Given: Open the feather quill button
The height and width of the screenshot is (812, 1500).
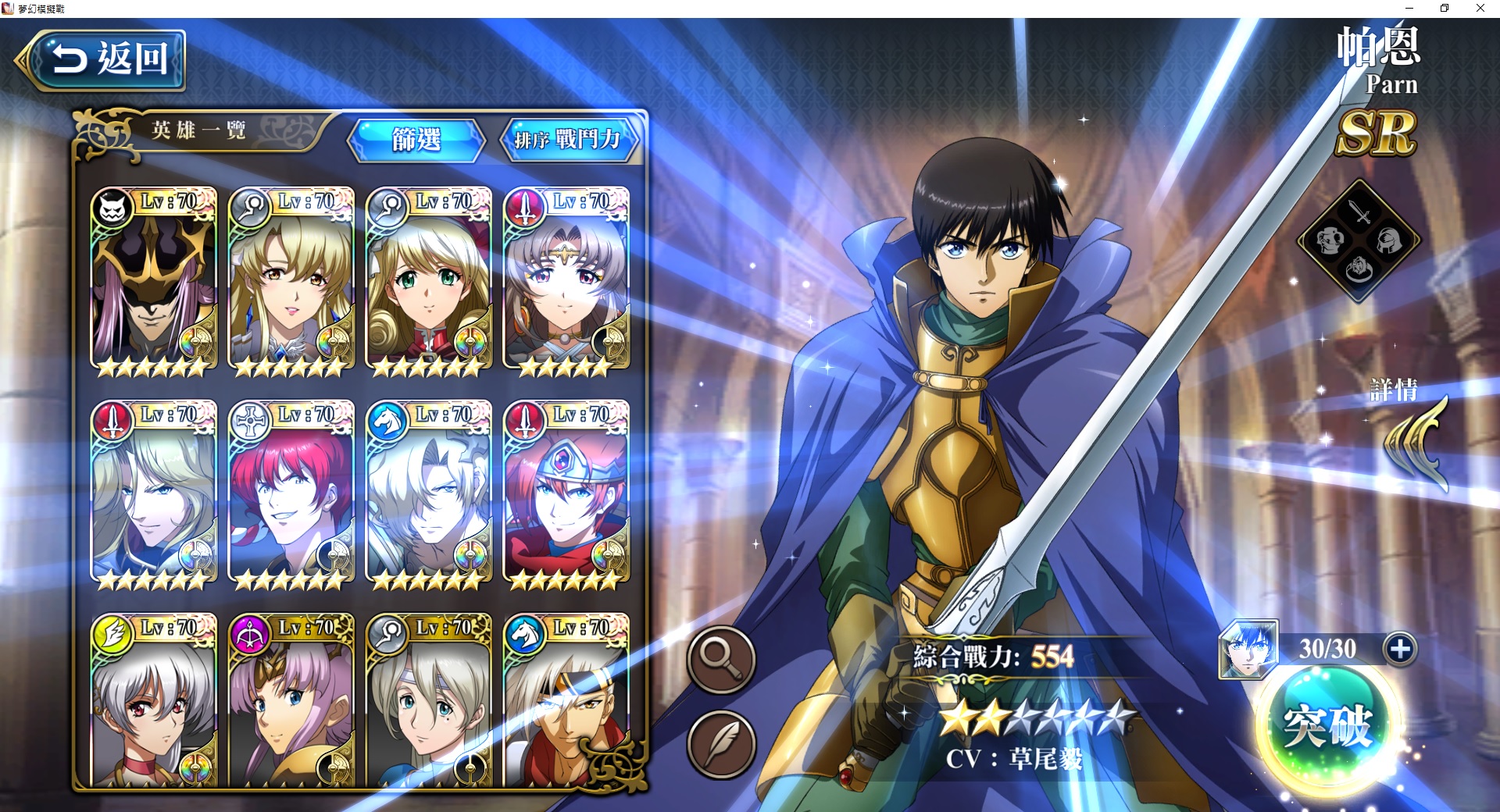Looking at the screenshot, I should pyautogui.click(x=720, y=744).
